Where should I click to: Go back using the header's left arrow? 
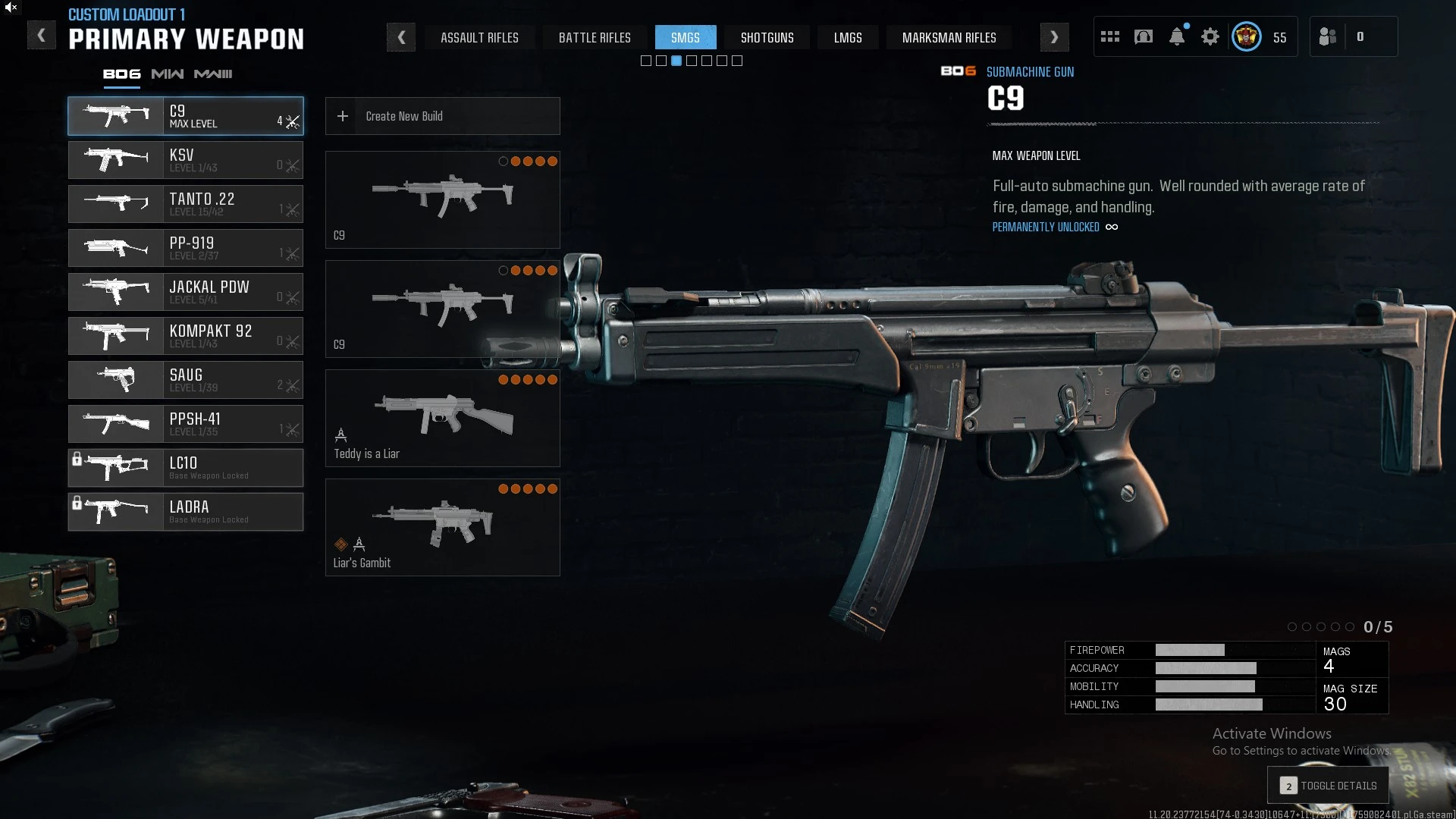point(42,36)
